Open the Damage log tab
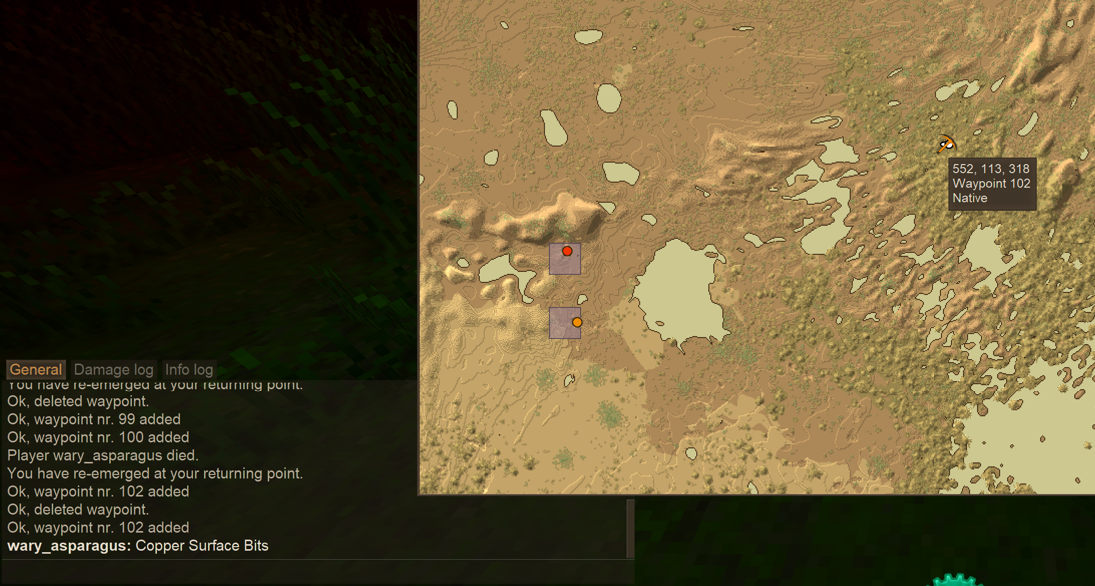The width and height of the screenshot is (1095, 586). (113, 370)
